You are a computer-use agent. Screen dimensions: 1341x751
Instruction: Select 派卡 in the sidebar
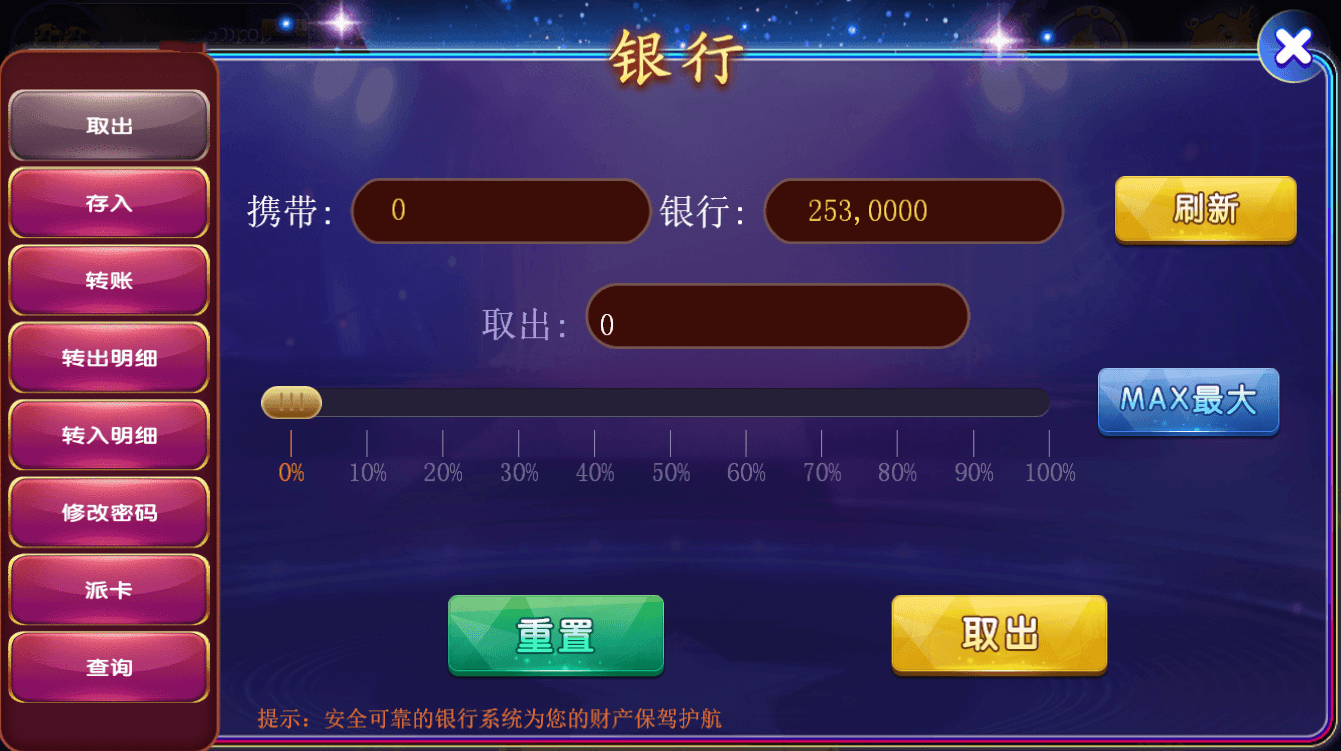[109, 589]
